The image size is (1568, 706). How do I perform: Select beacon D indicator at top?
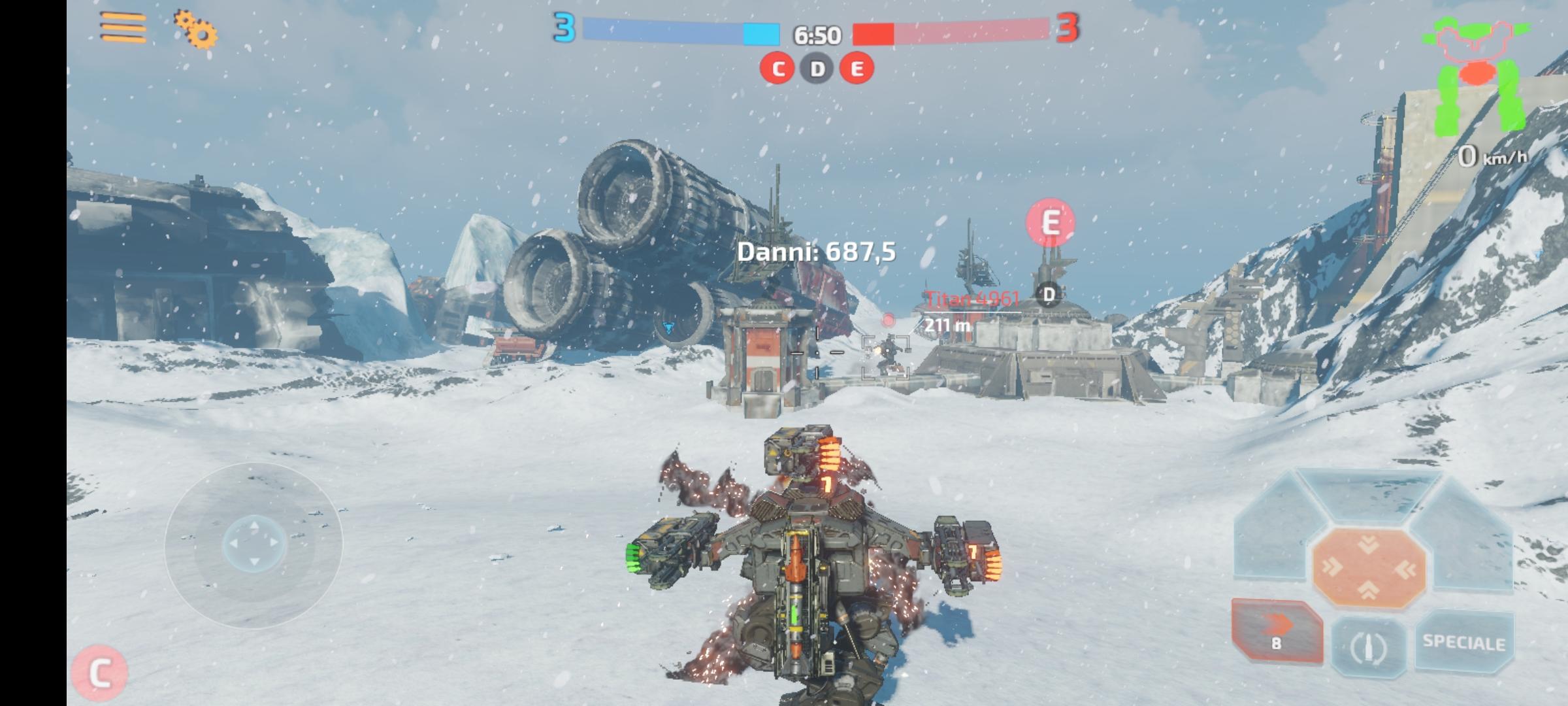click(x=816, y=68)
